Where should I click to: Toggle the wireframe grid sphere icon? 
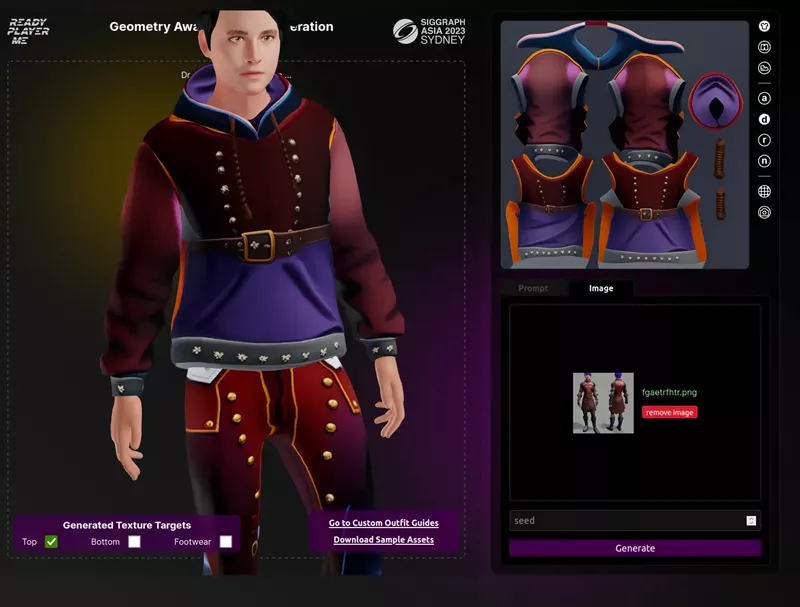[x=765, y=191]
